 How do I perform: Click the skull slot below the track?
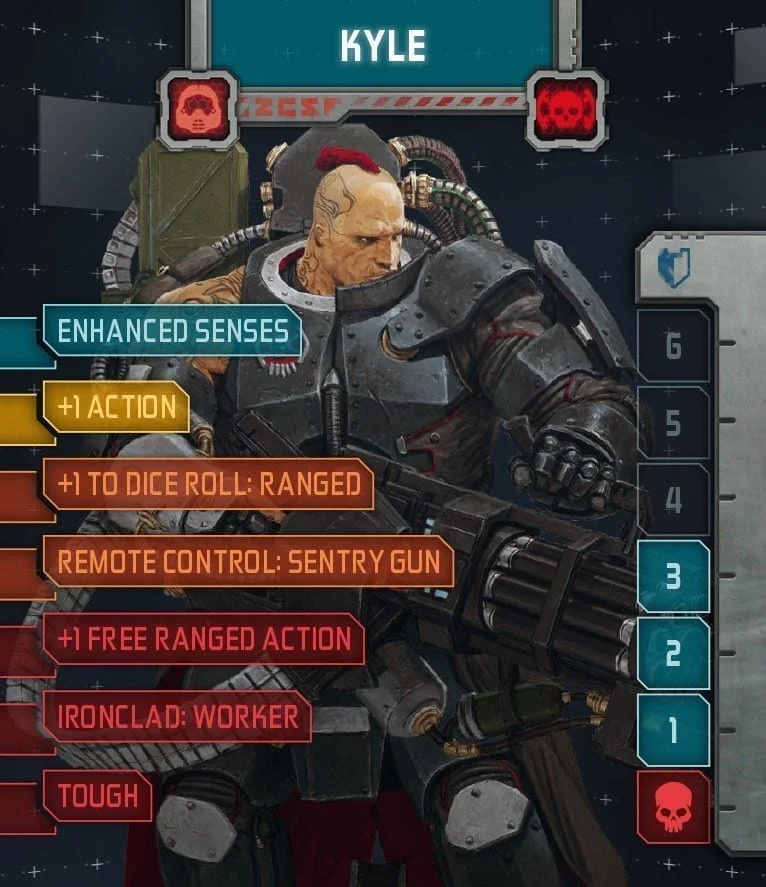click(673, 806)
